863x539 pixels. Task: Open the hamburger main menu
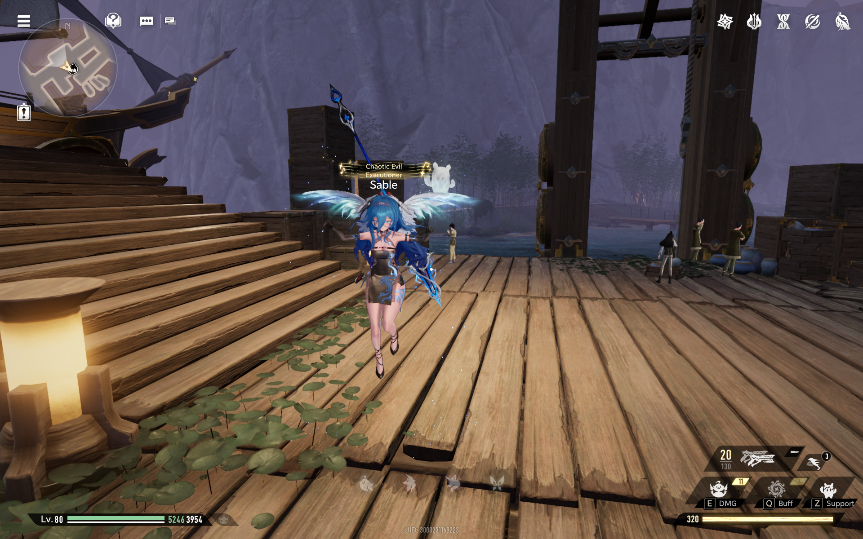[x=24, y=21]
